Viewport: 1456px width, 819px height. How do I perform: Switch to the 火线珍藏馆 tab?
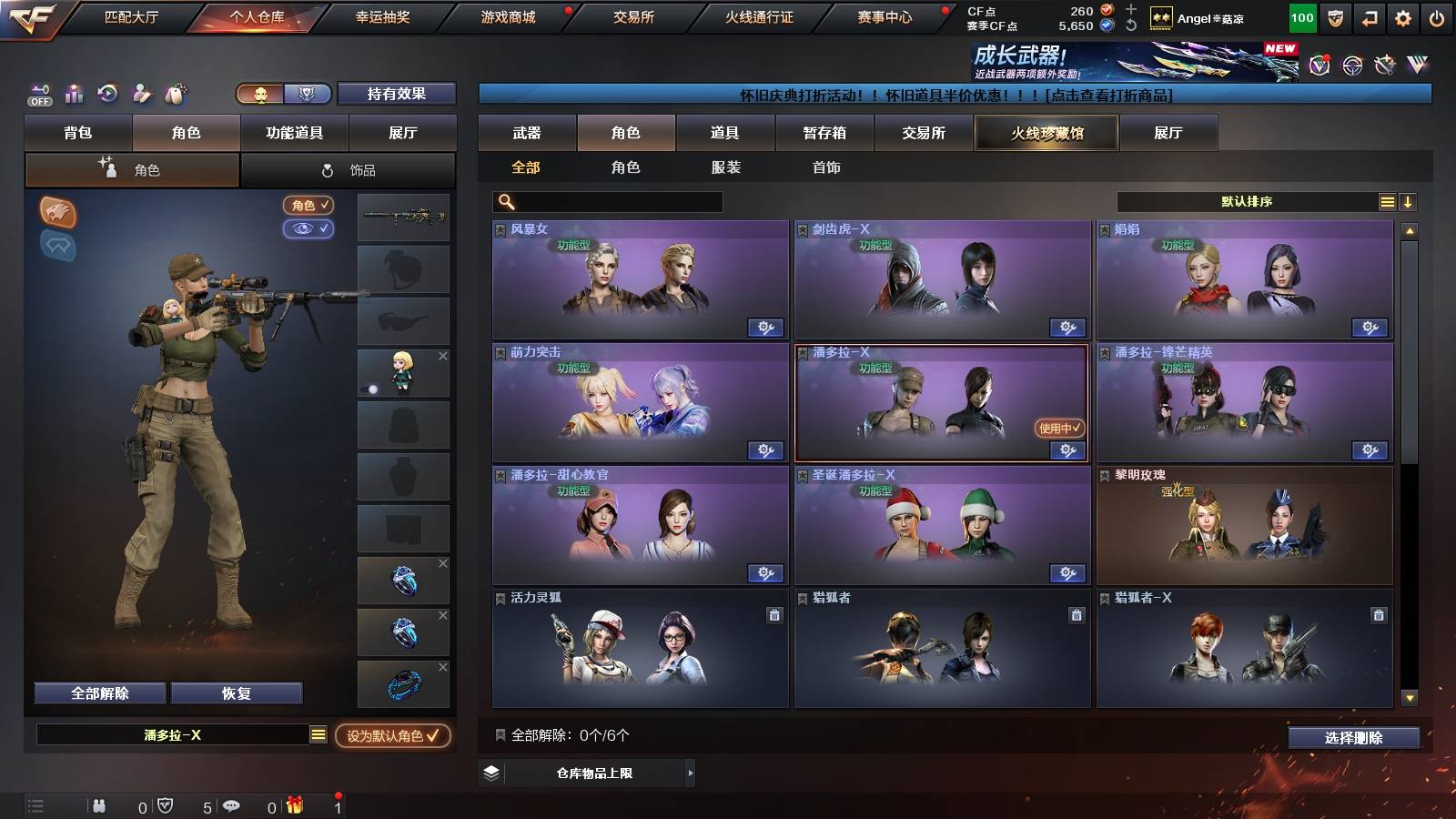pyautogui.click(x=1046, y=133)
